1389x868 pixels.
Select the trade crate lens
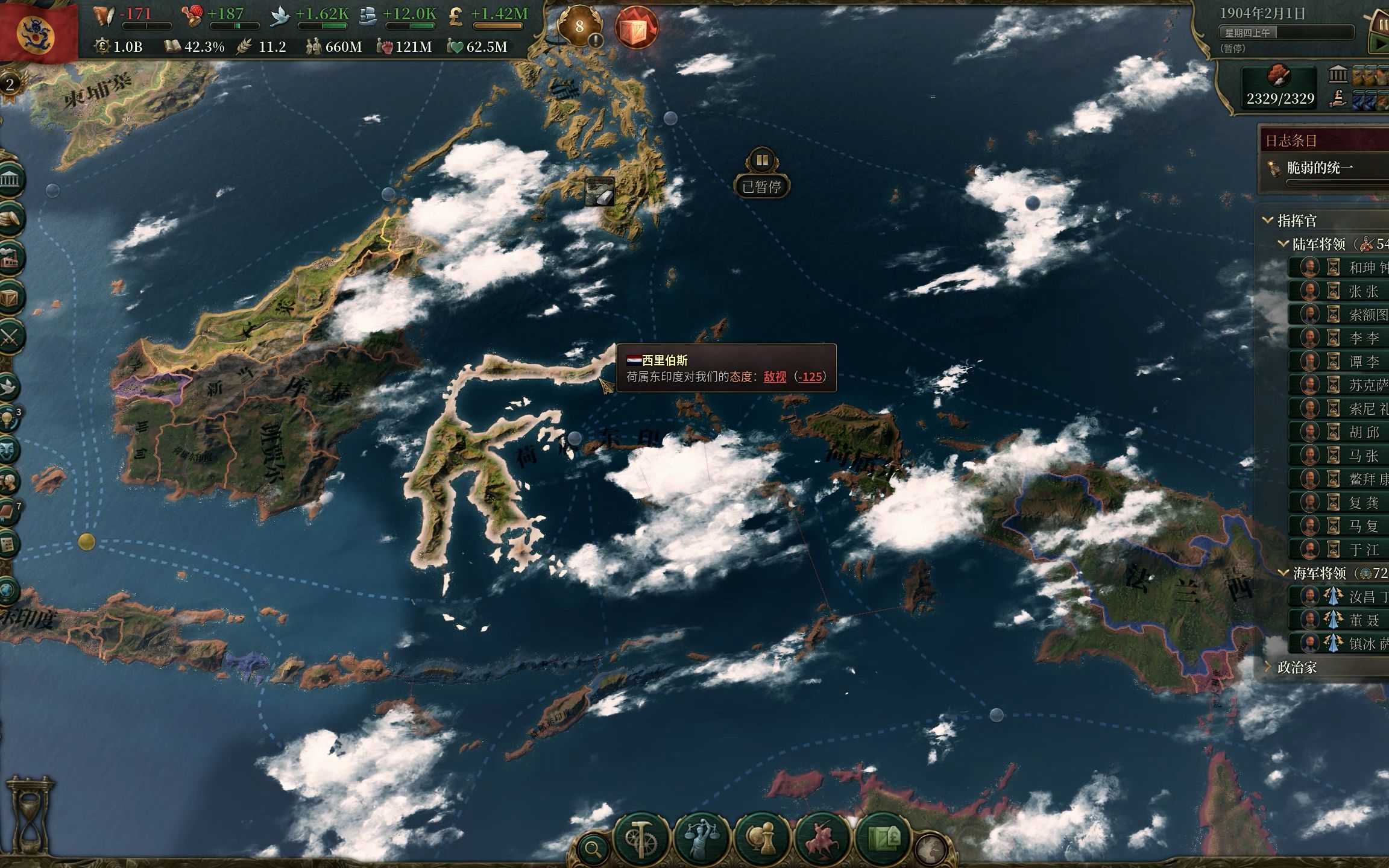(883, 839)
